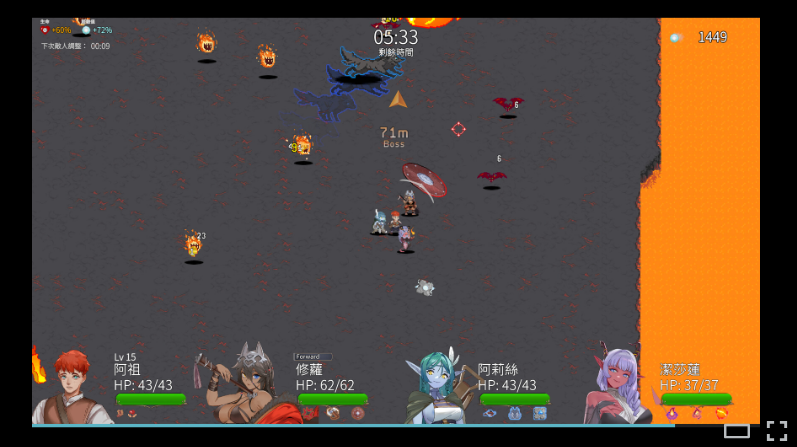Toggle the Forward stance label above 修蘿
This screenshot has height=447, width=797.
(311, 356)
